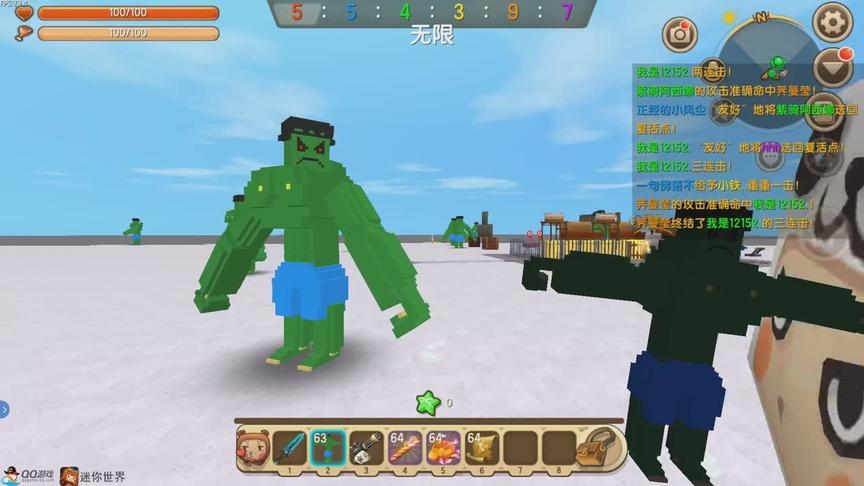Tap the camera screenshot button
The height and width of the screenshot is (486, 864).
tap(680, 34)
